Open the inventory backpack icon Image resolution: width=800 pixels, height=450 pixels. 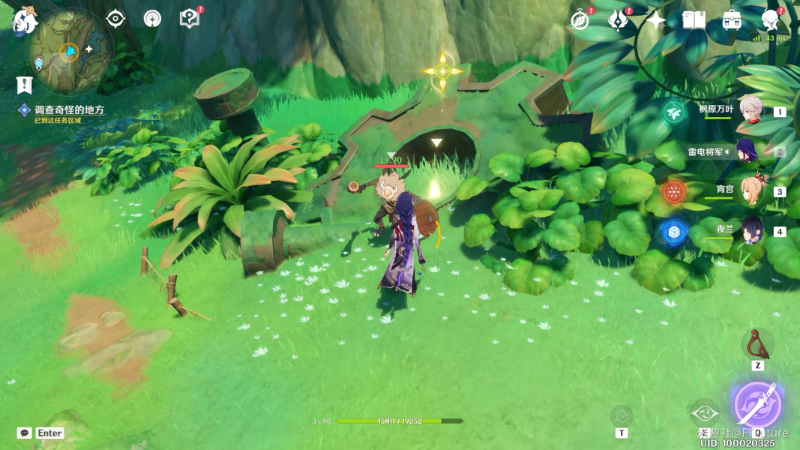click(x=732, y=19)
